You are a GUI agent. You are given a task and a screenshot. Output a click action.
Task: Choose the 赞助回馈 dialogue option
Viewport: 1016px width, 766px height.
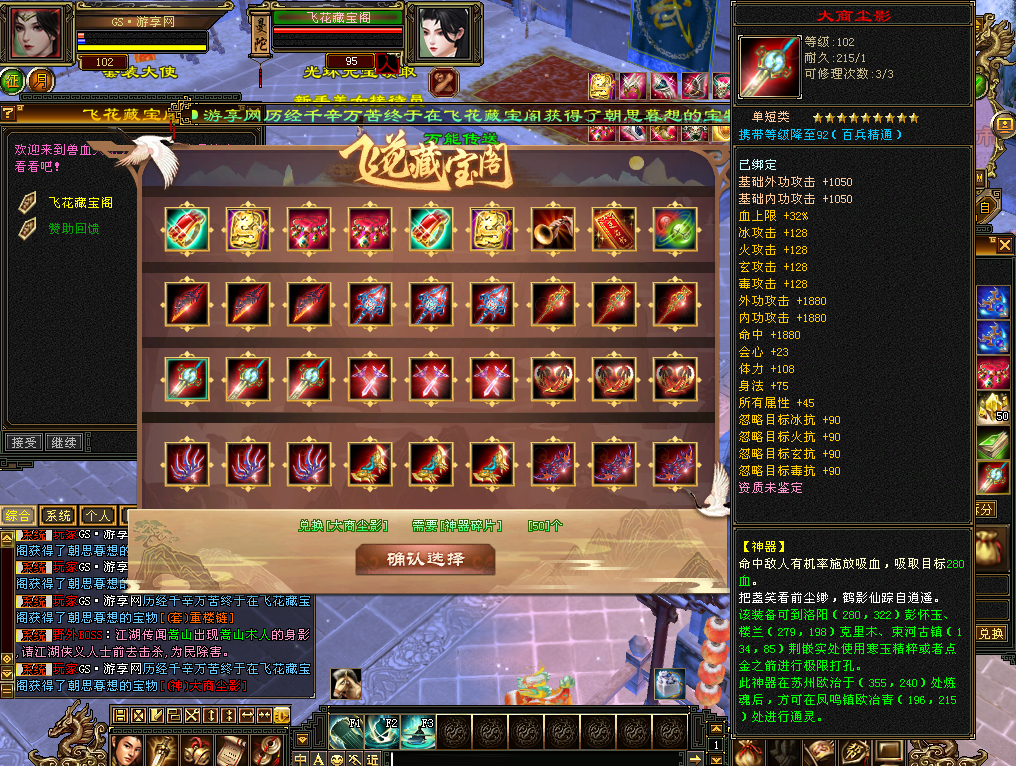click(75, 228)
